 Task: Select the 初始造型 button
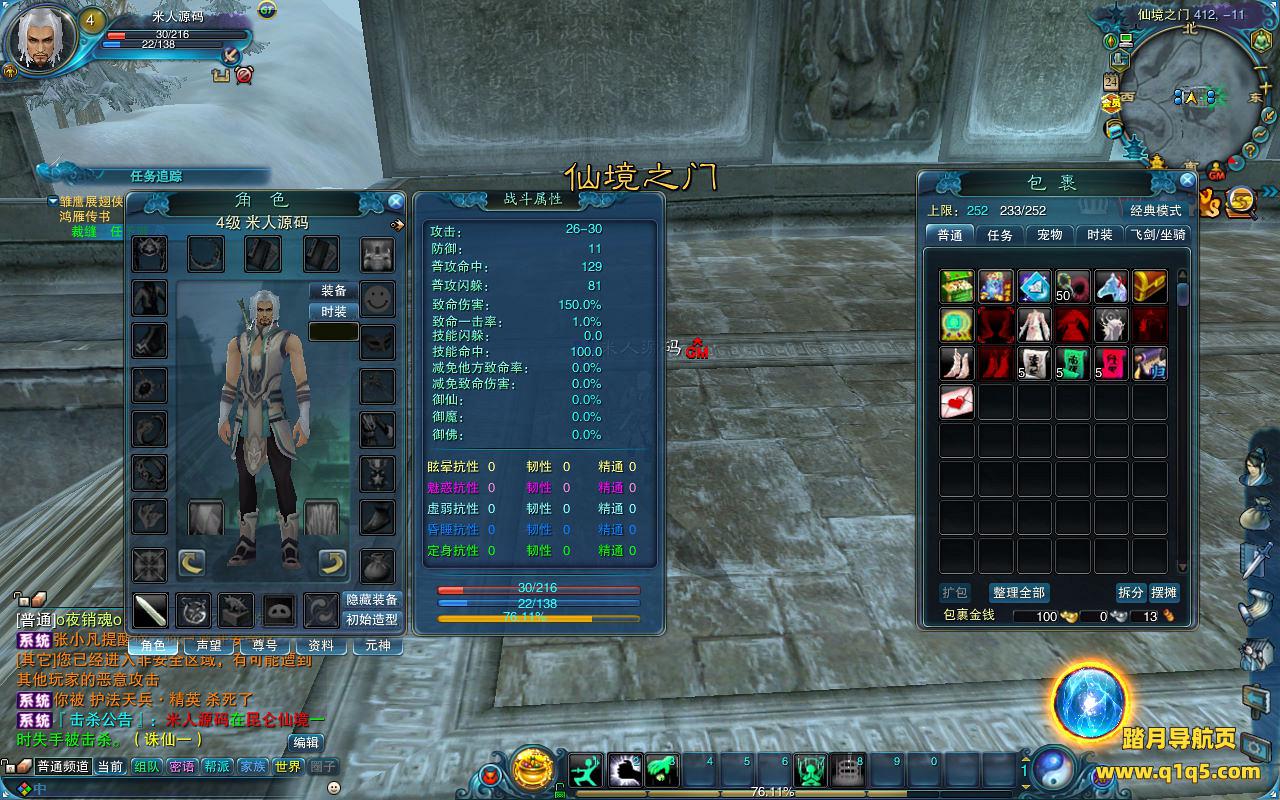click(x=372, y=620)
